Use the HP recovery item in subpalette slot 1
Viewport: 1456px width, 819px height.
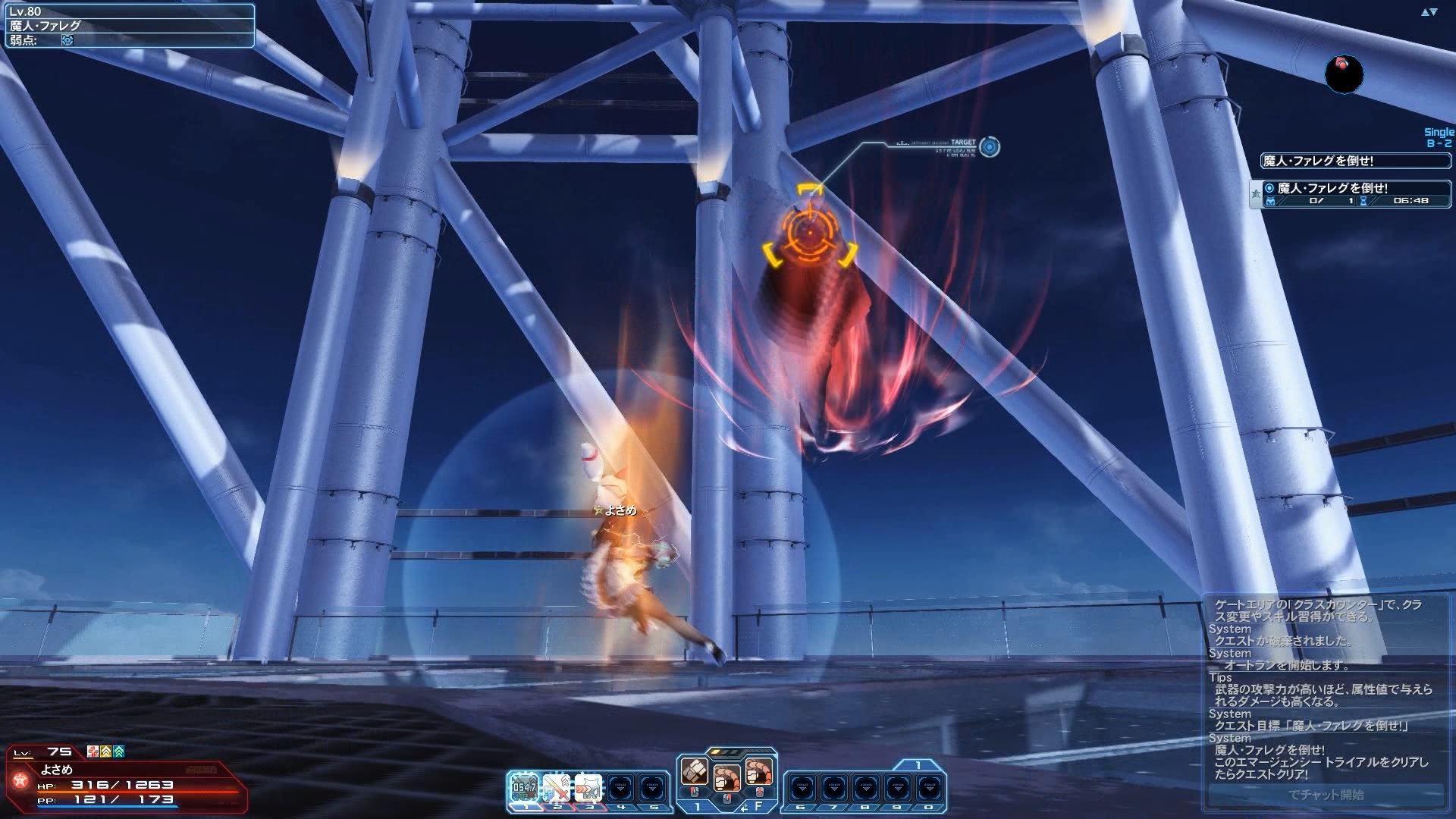[x=524, y=789]
